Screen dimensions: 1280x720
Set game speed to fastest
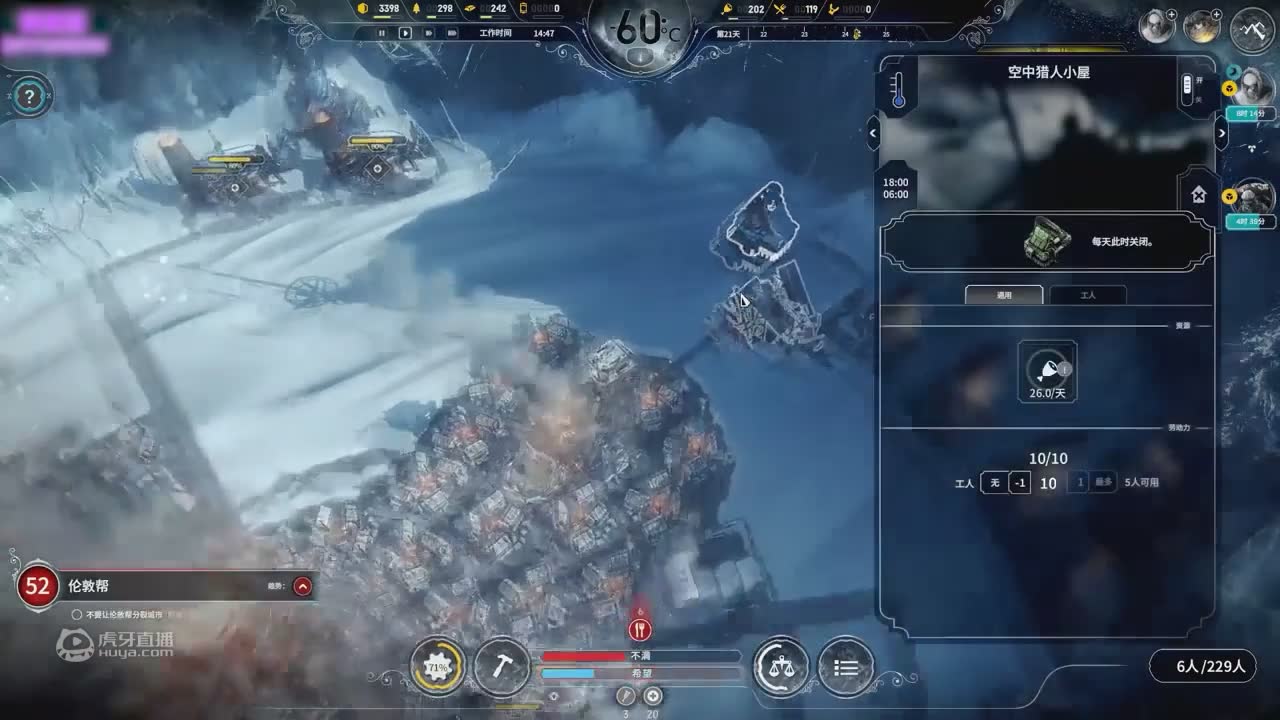(x=453, y=33)
